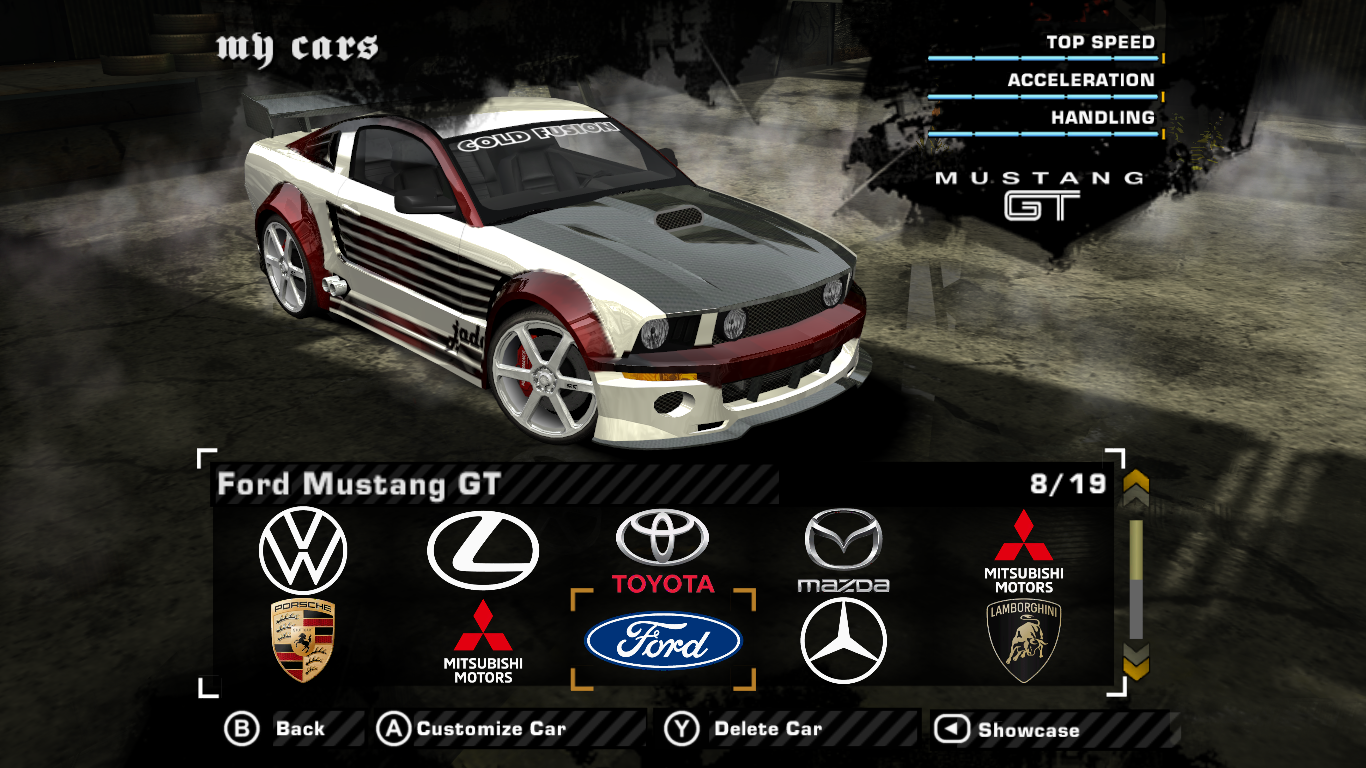The image size is (1366, 768).
Task: Click the car list scroll-up arrow
Action: click(x=1136, y=489)
